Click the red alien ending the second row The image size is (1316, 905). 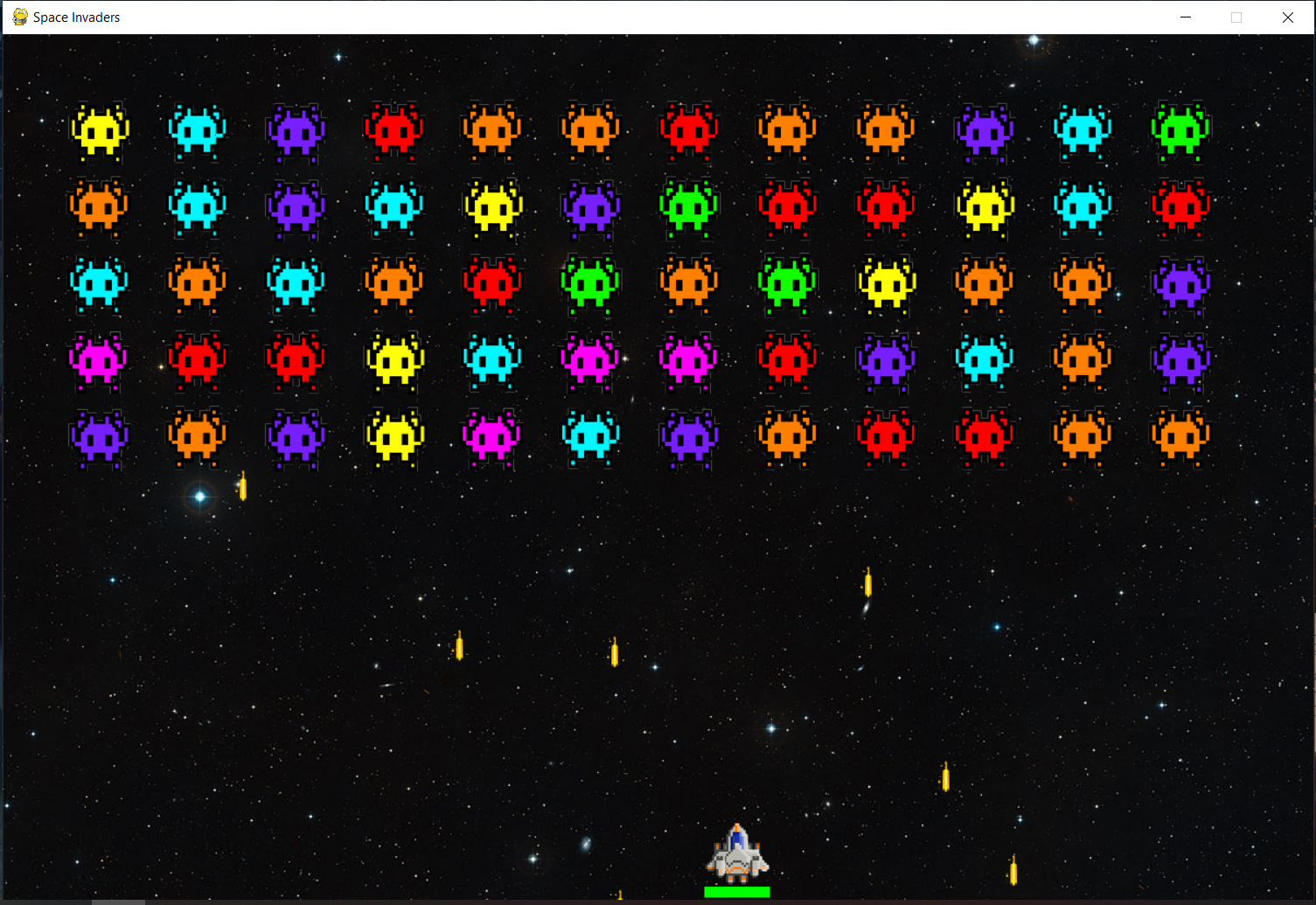(1180, 208)
